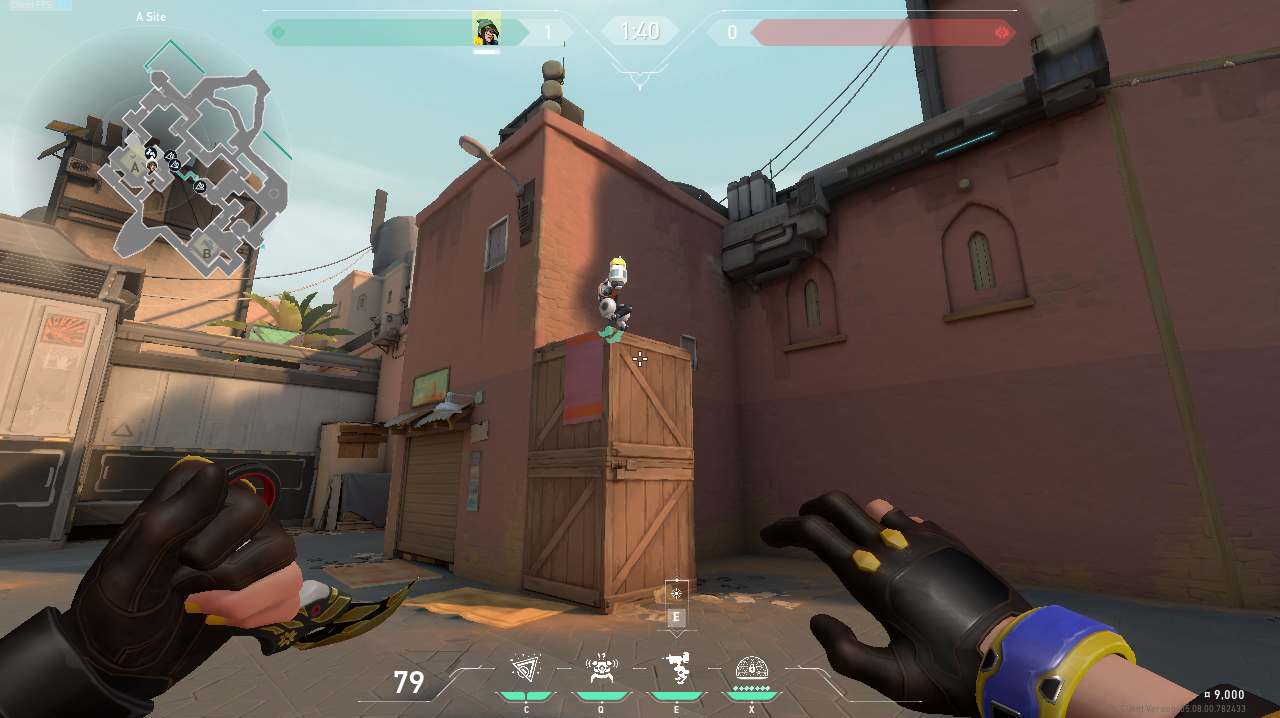Trigger the Lockdown ultimate icon
Image resolution: width=1280 pixels, height=718 pixels.
tap(751, 668)
